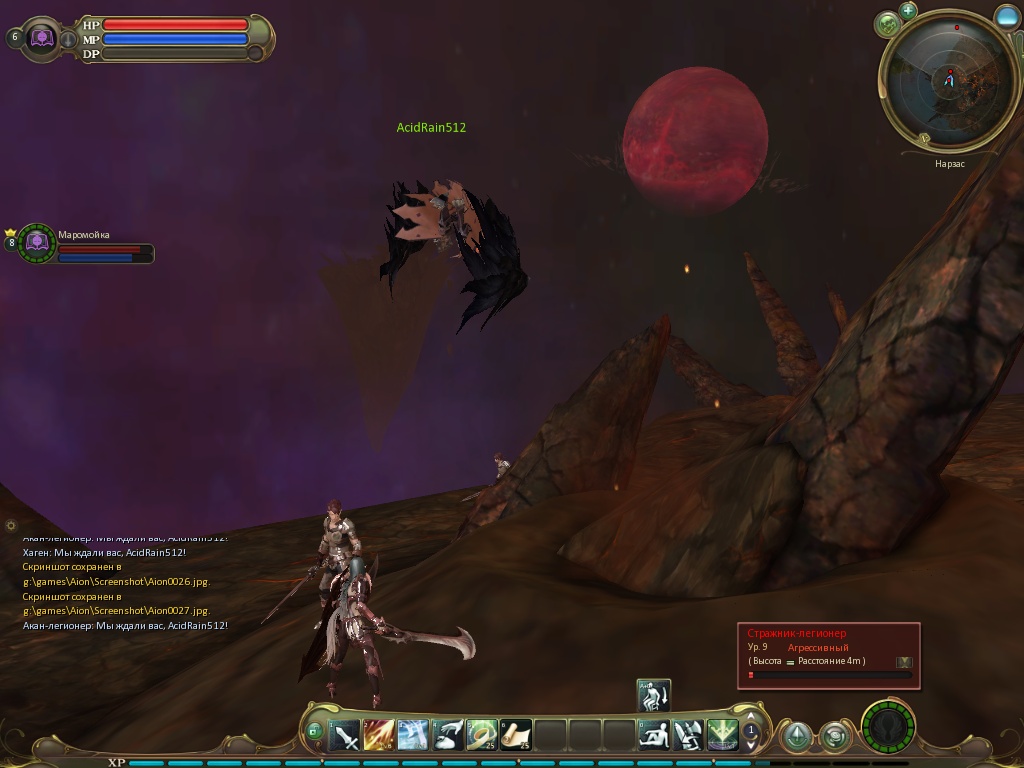The width and height of the screenshot is (1024, 768).
Task: Open the round pyramid menu button
Action: (x=796, y=737)
